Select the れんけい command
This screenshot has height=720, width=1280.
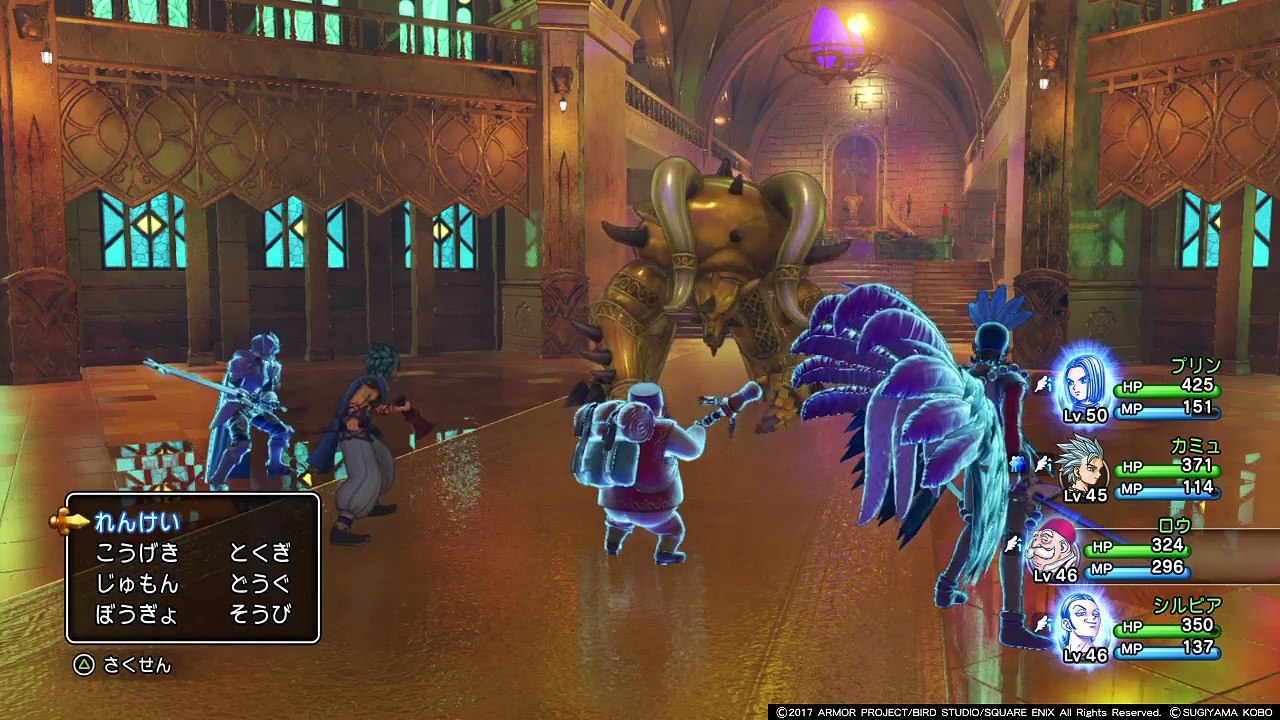(137, 522)
